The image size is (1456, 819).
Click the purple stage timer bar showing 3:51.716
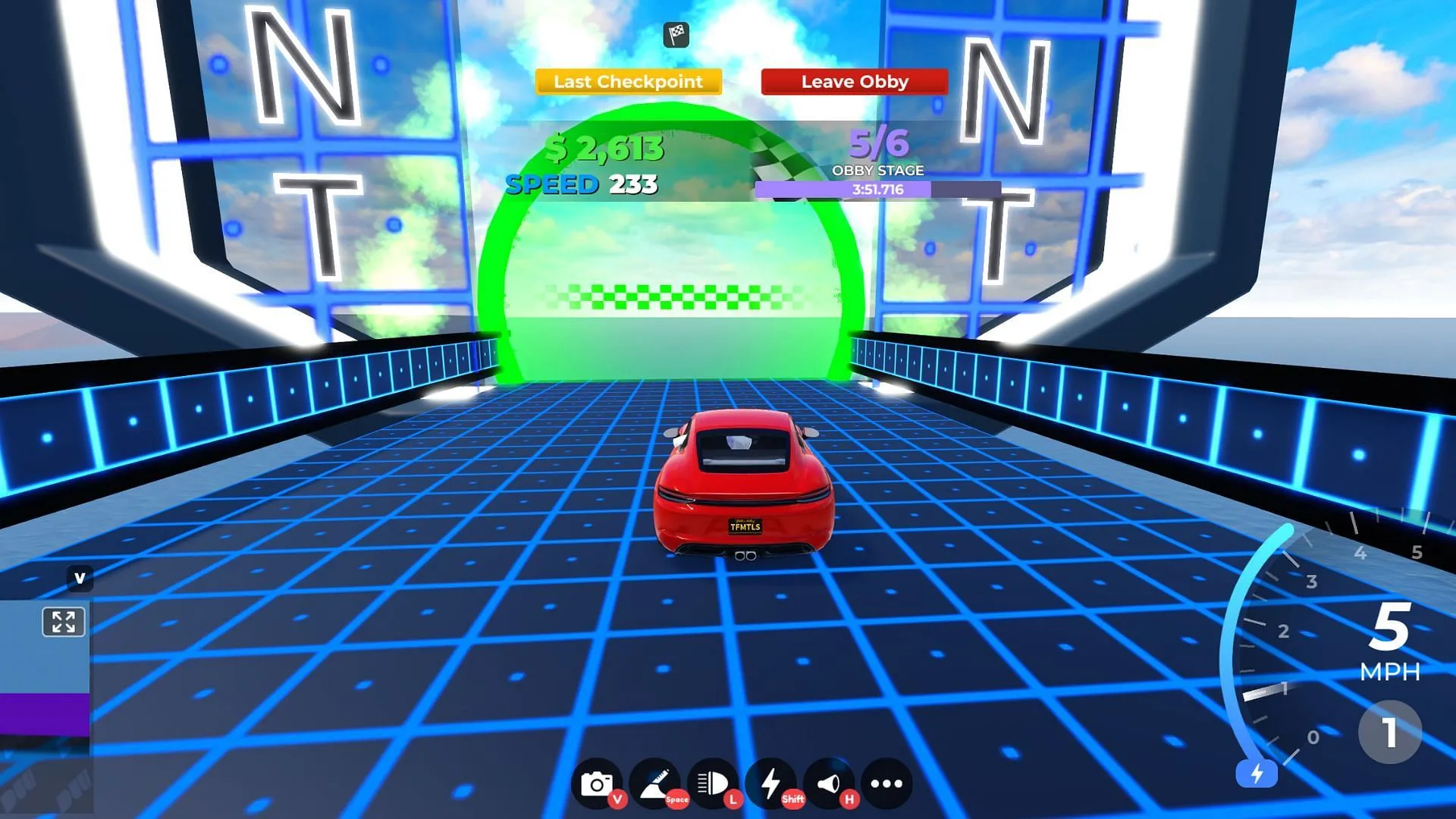click(x=880, y=189)
